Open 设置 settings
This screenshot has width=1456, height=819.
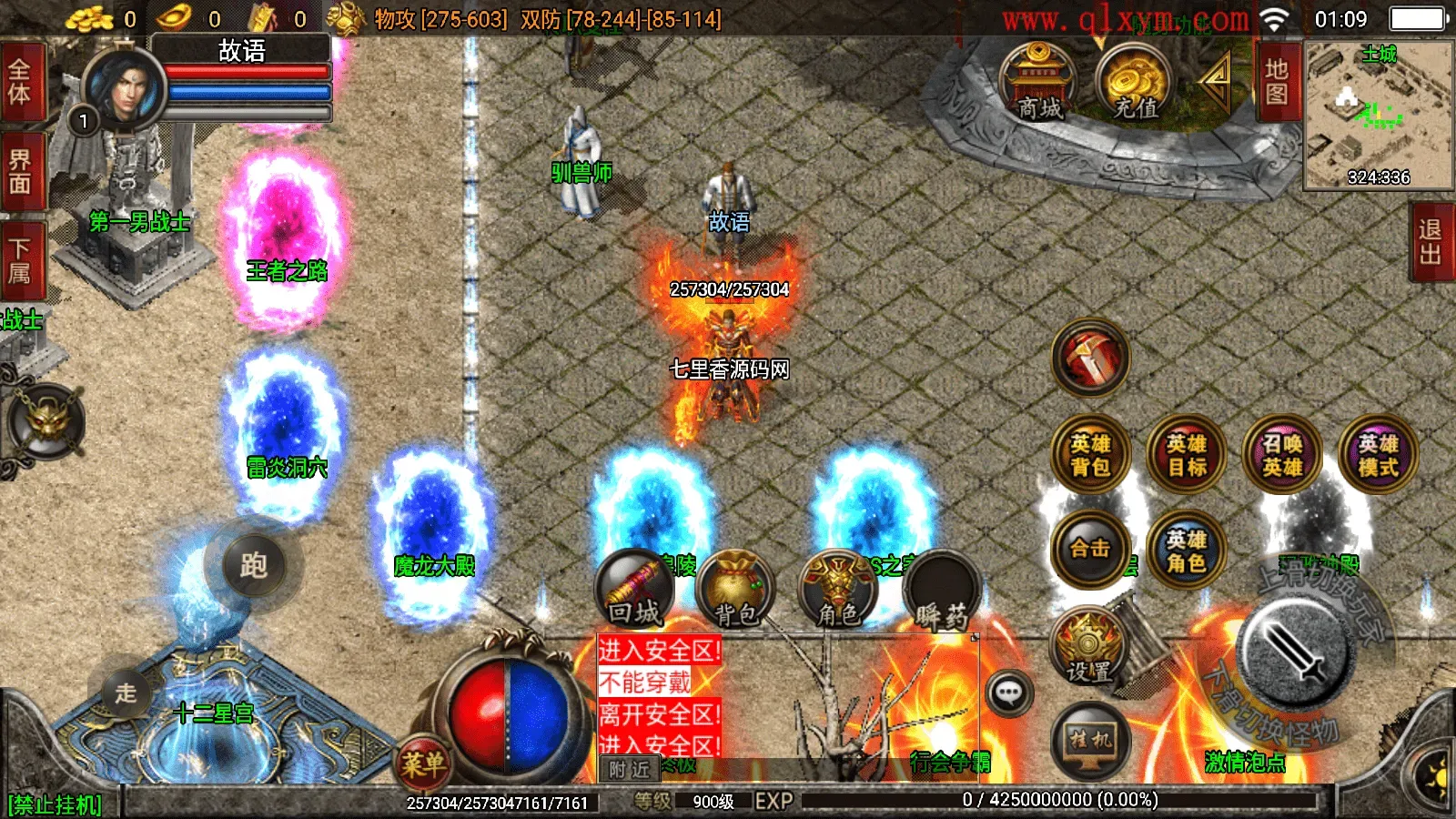(1089, 648)
